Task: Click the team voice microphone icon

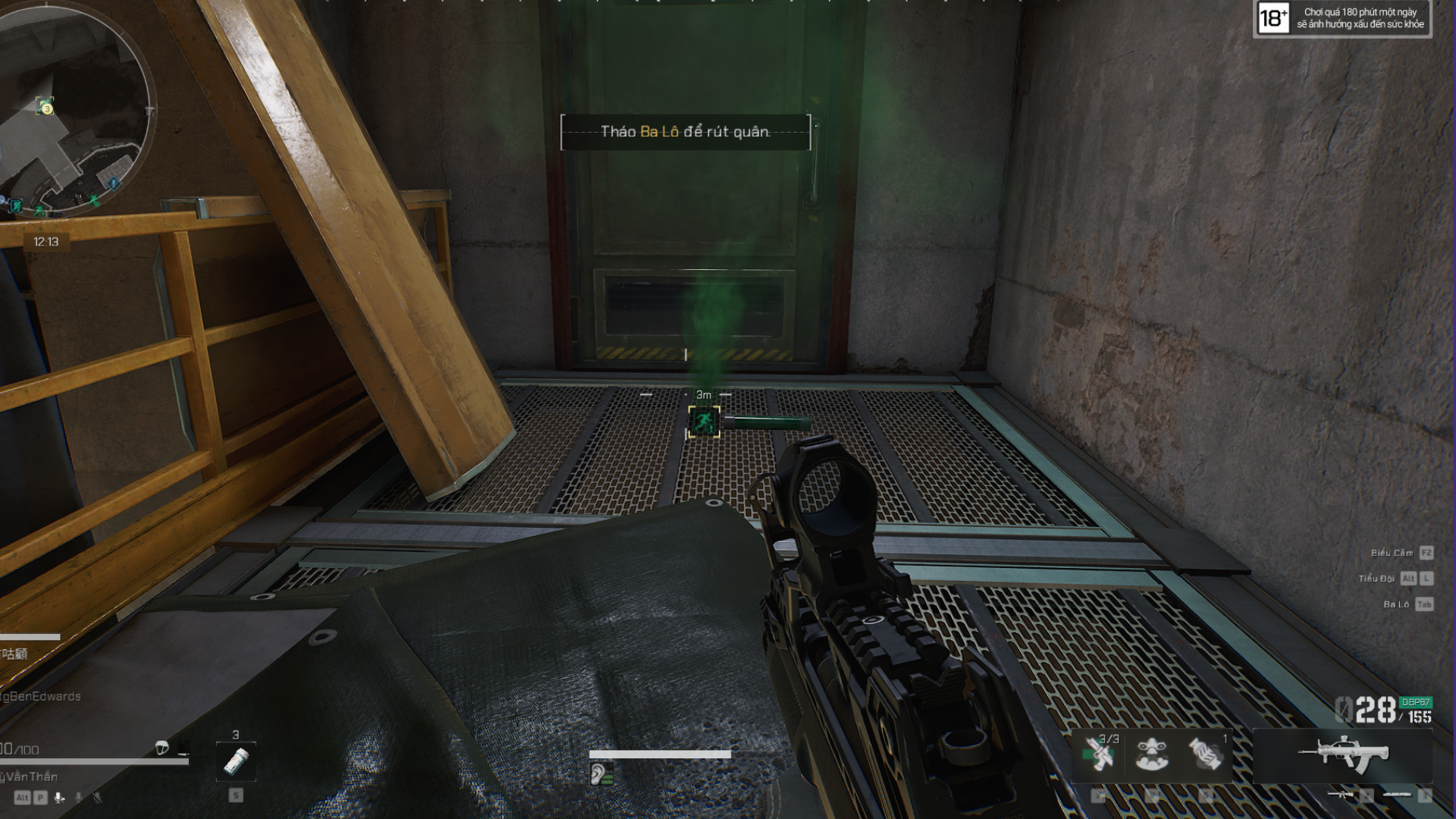Action: pos(59,797)
